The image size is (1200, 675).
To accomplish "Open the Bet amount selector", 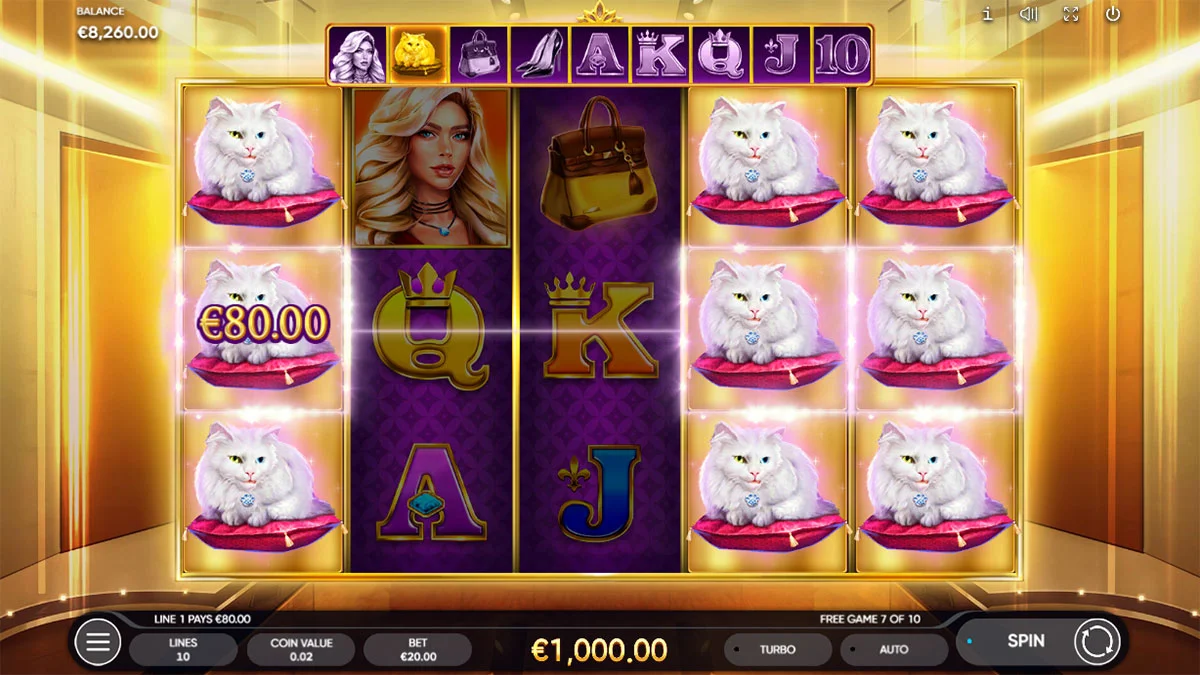I will [x=417, y=649].
